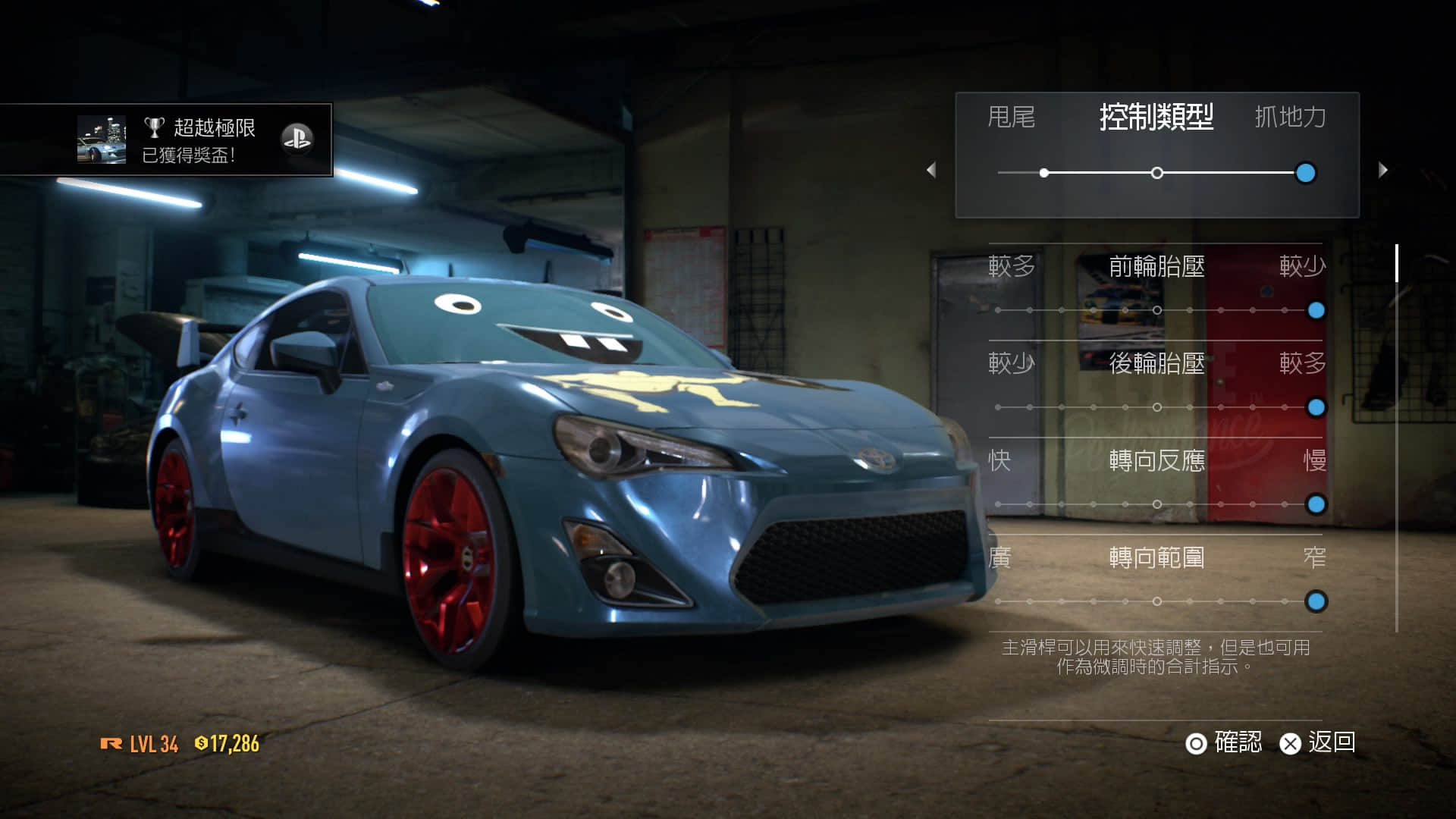
Task: Select the 確認 confirm option
Action: click(x=1224, y=742)
